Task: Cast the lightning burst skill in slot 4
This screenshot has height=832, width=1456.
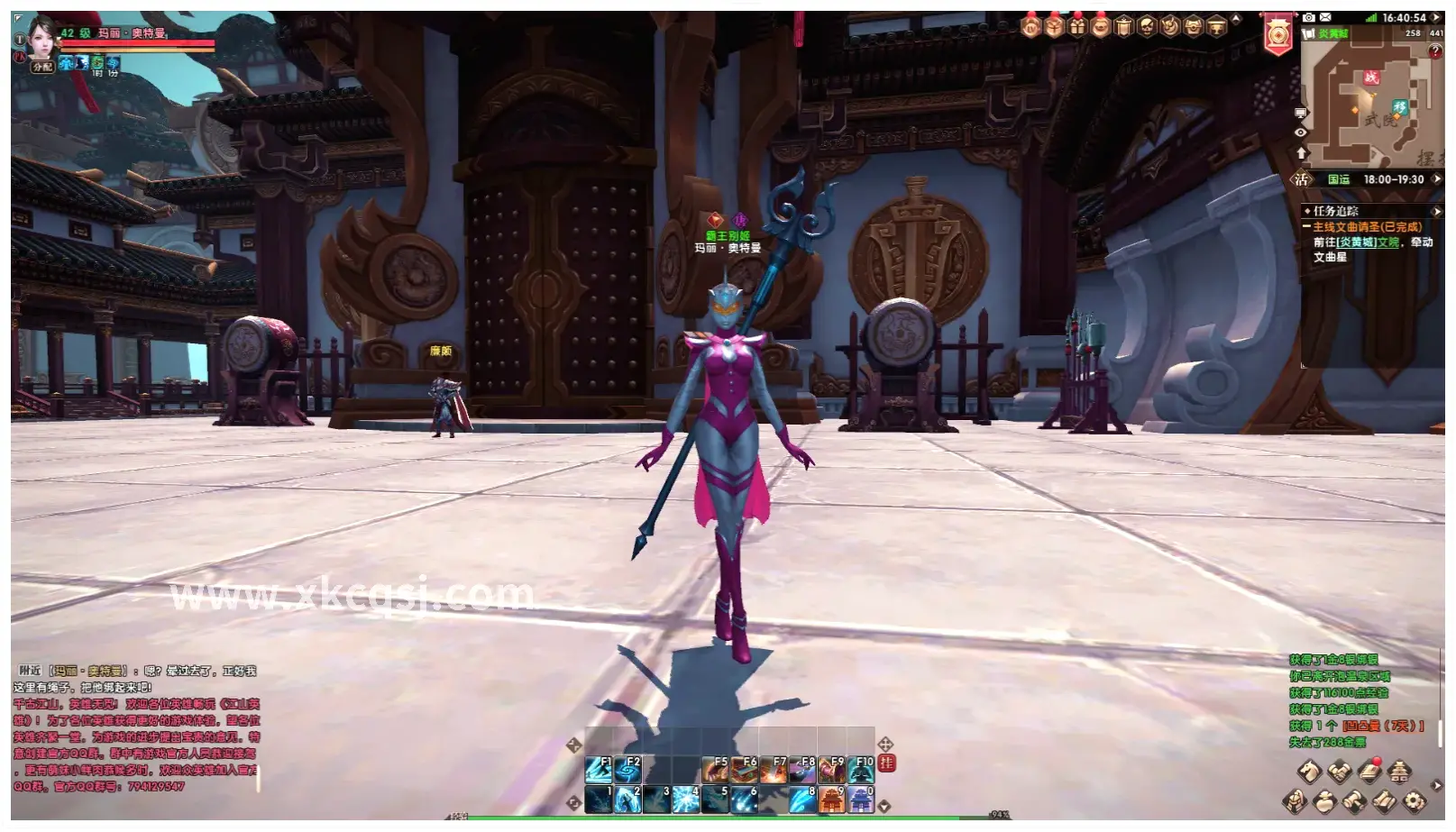Action: [x=686, y=799]
